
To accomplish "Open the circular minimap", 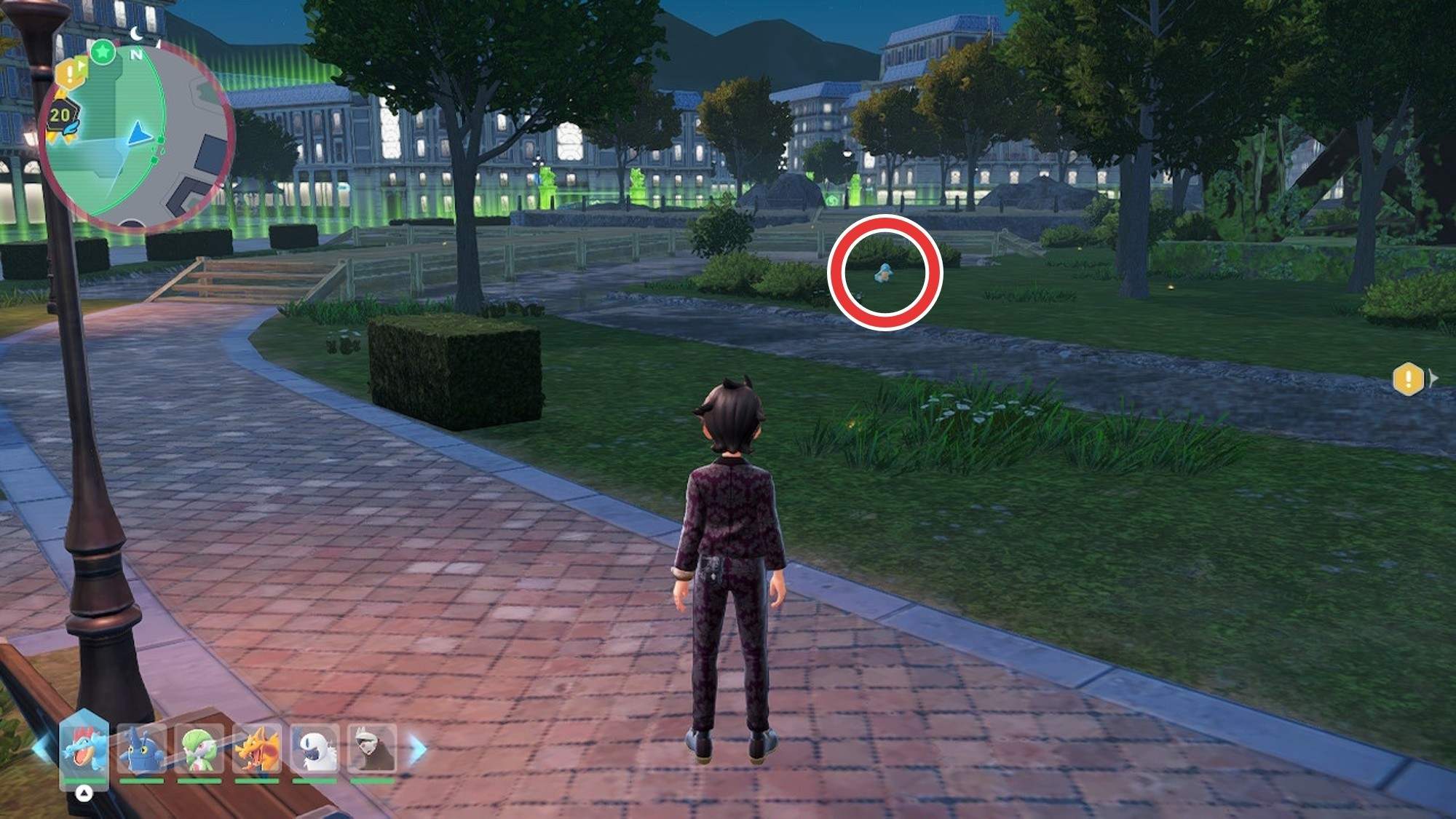I will pyautogui.click(x=138, y=135).
